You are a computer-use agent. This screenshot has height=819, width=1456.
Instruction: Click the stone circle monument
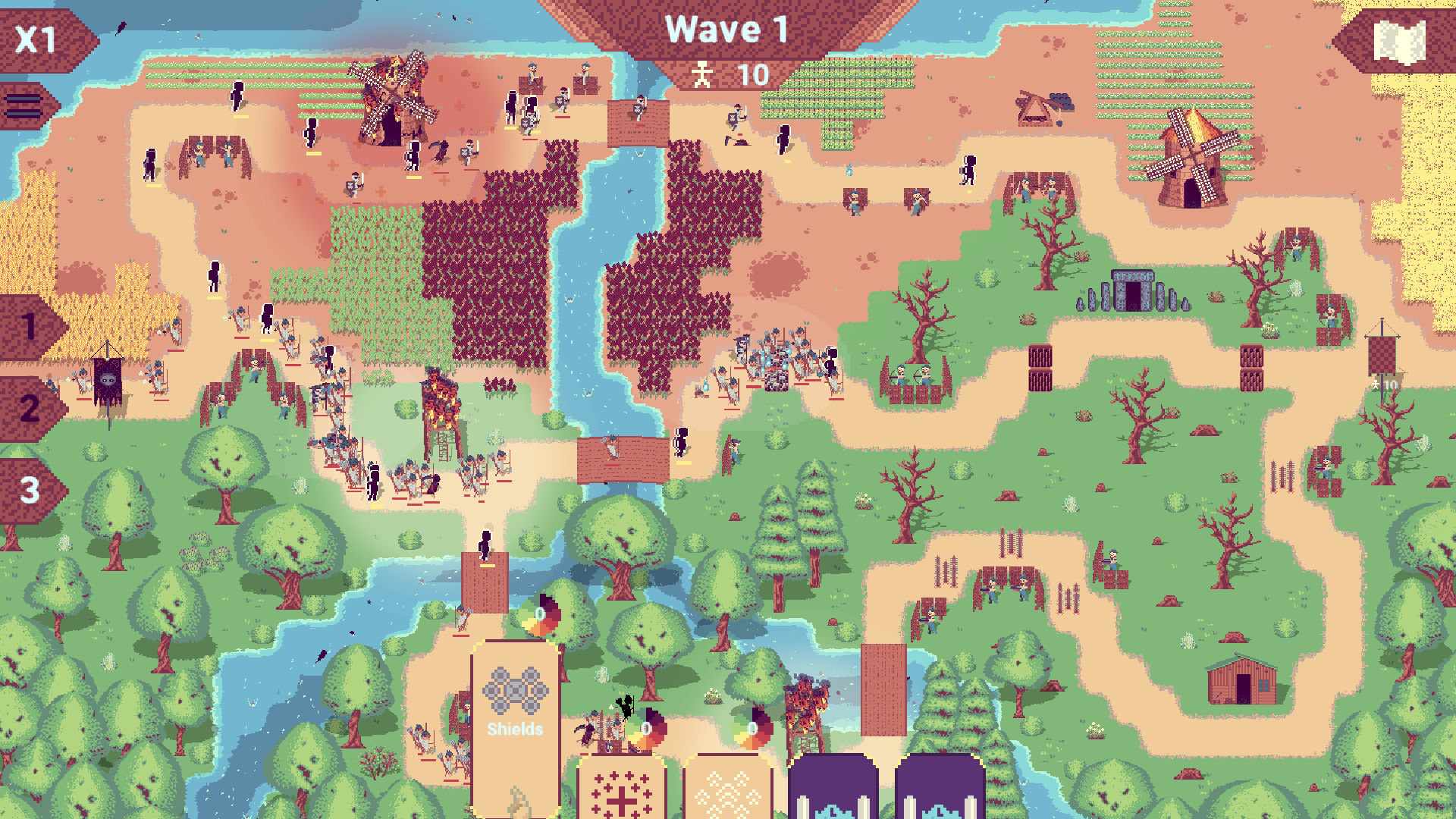tap(1131, 288)
